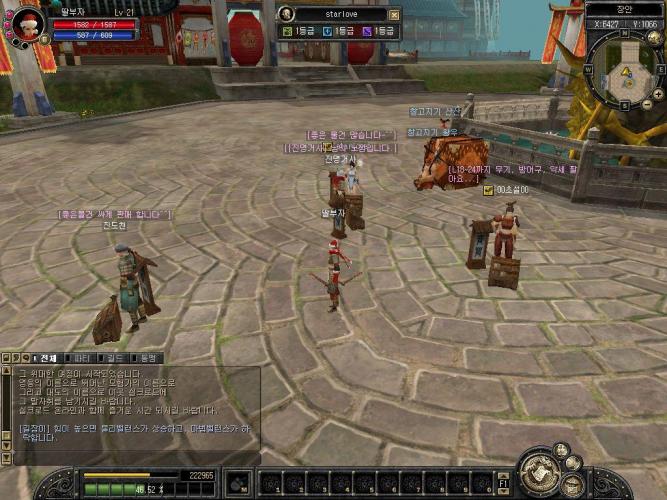Switch to the 파티 chat tab
This screenshot has height=500, width=667.
(83, 357)
